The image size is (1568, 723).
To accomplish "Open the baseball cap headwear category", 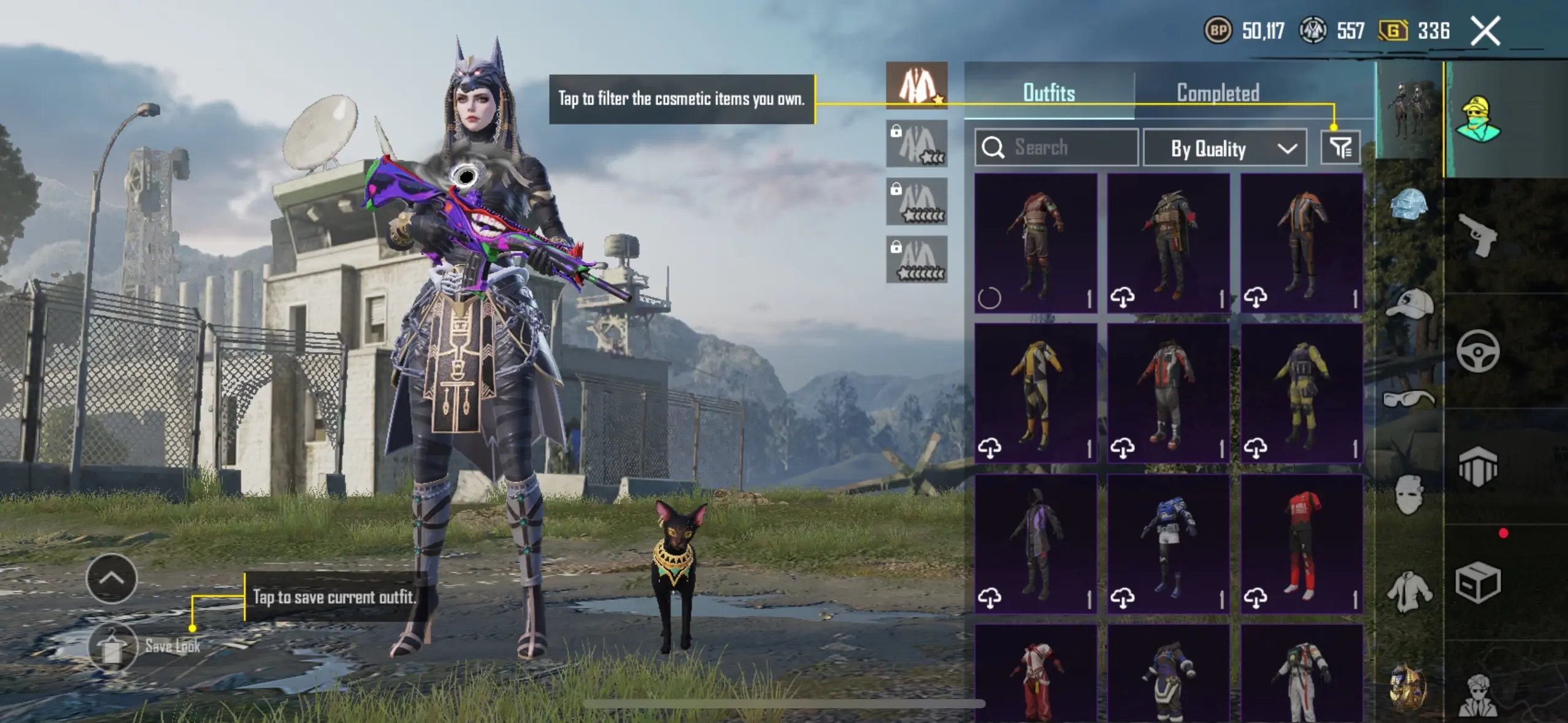I will (x=1409, y=304).
